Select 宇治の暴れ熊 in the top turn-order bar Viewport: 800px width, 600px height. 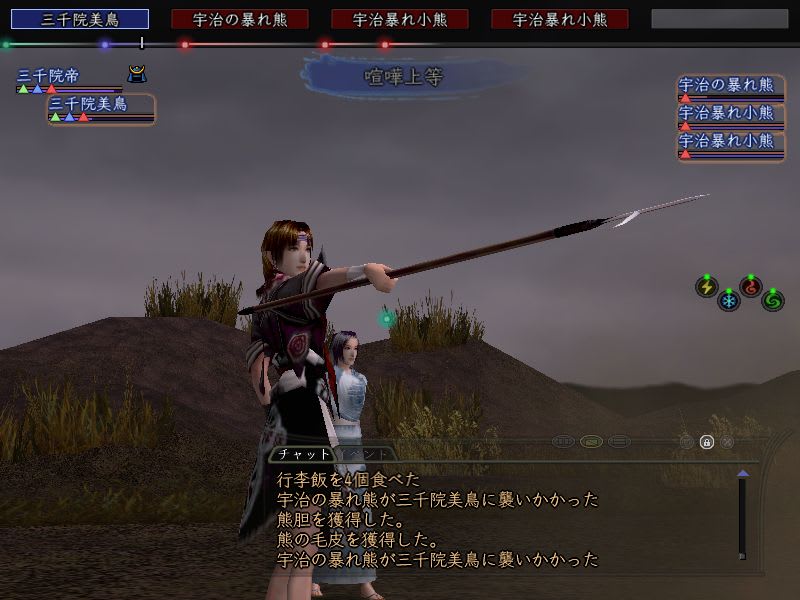[x=240, y=19]
